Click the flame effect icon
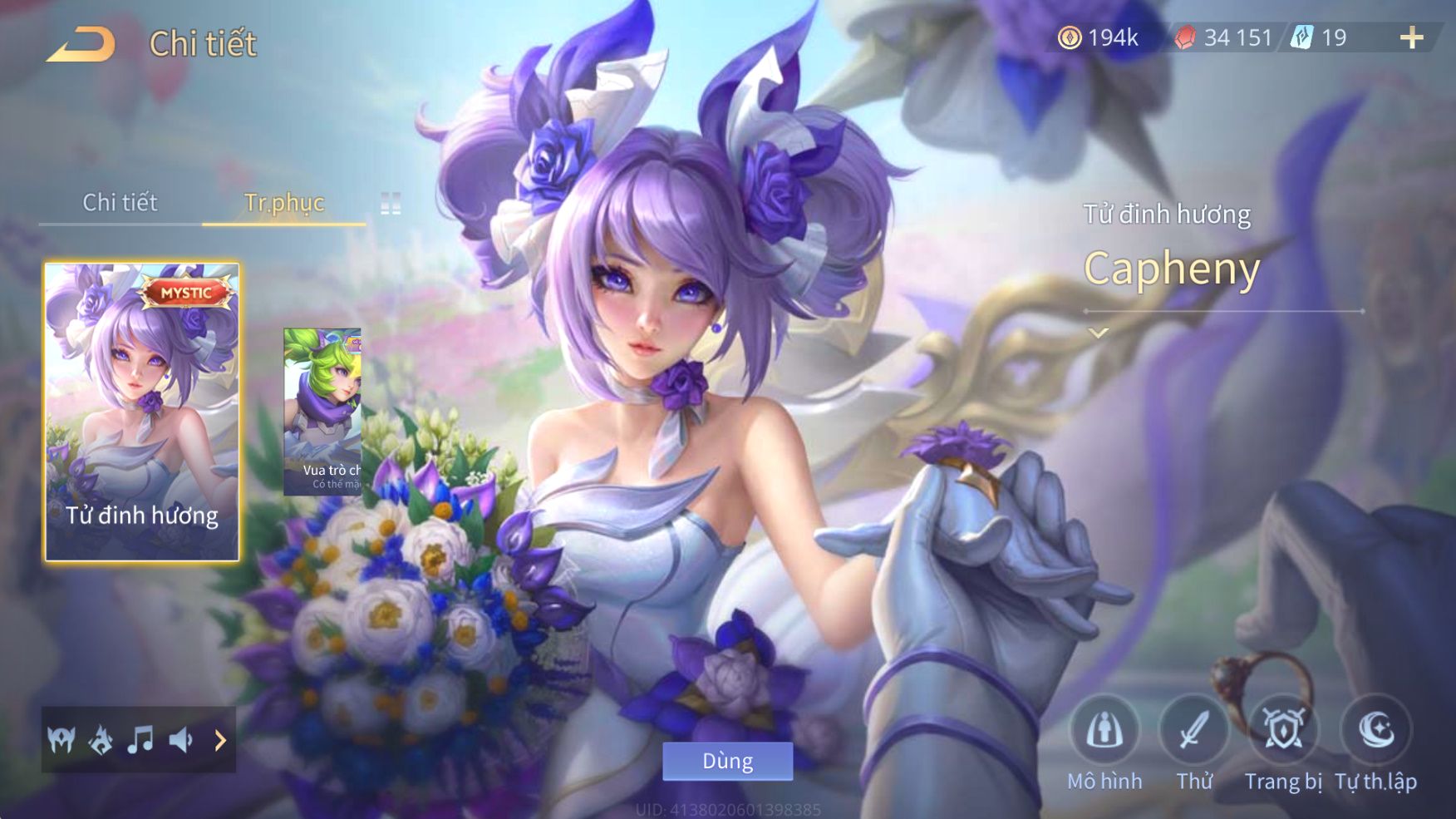Viewport: 1456px width, 819px height. [101, 739]
